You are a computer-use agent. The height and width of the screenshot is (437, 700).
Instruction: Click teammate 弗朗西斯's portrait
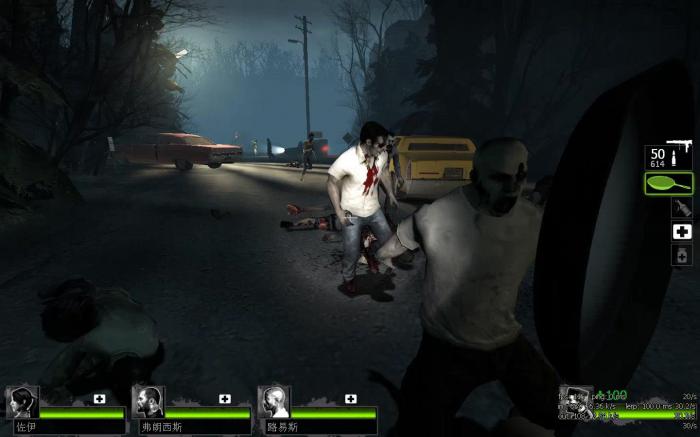coord(149,402)
